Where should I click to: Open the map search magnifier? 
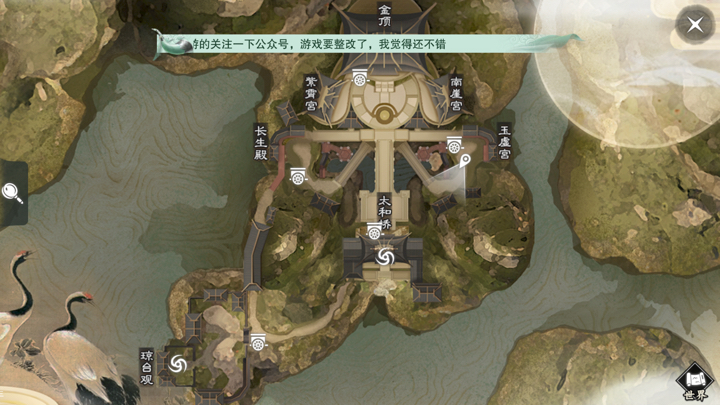(x=12, y=191)
